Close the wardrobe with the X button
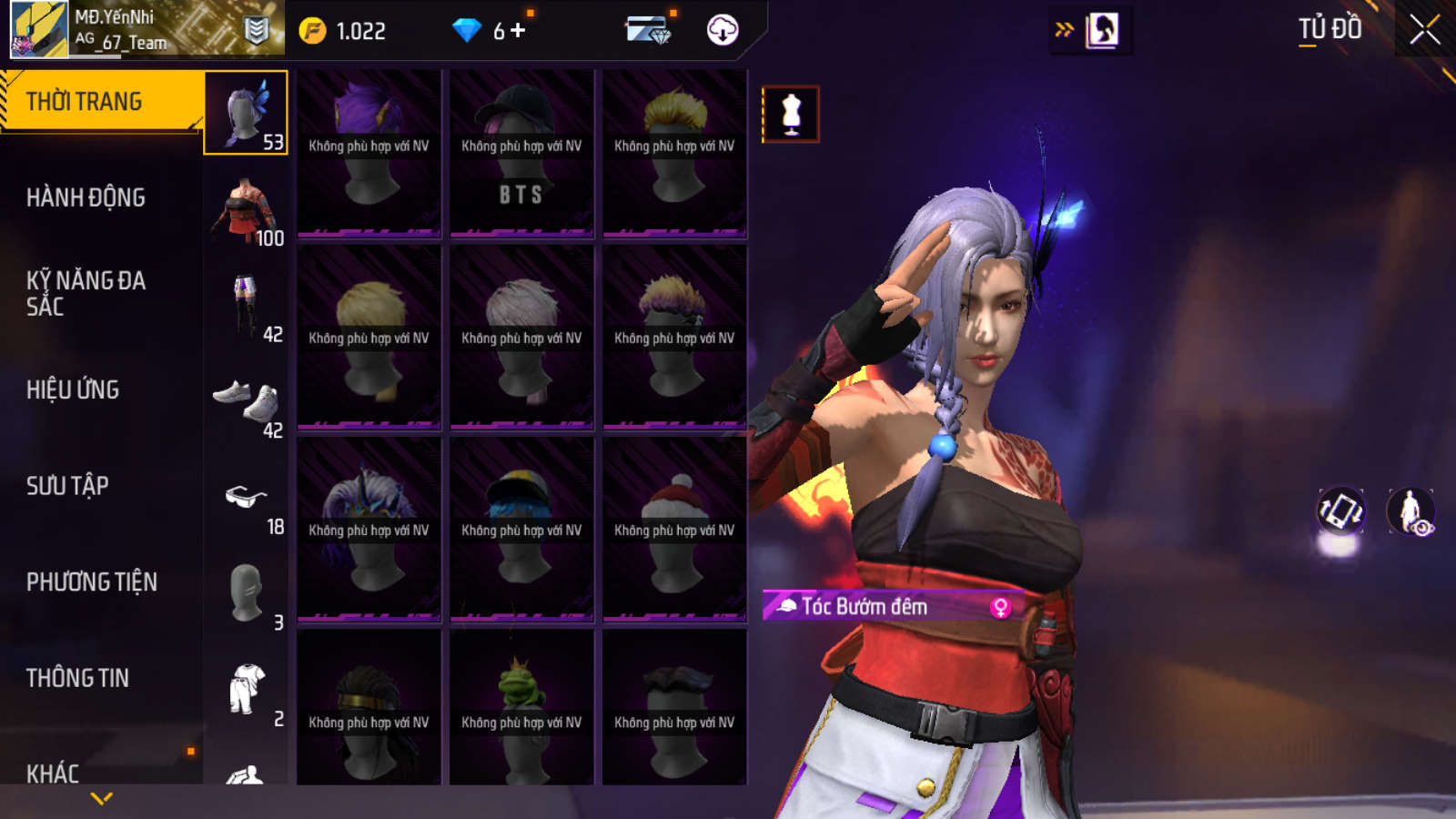The image size is (1456, 819). (1424, 30)
